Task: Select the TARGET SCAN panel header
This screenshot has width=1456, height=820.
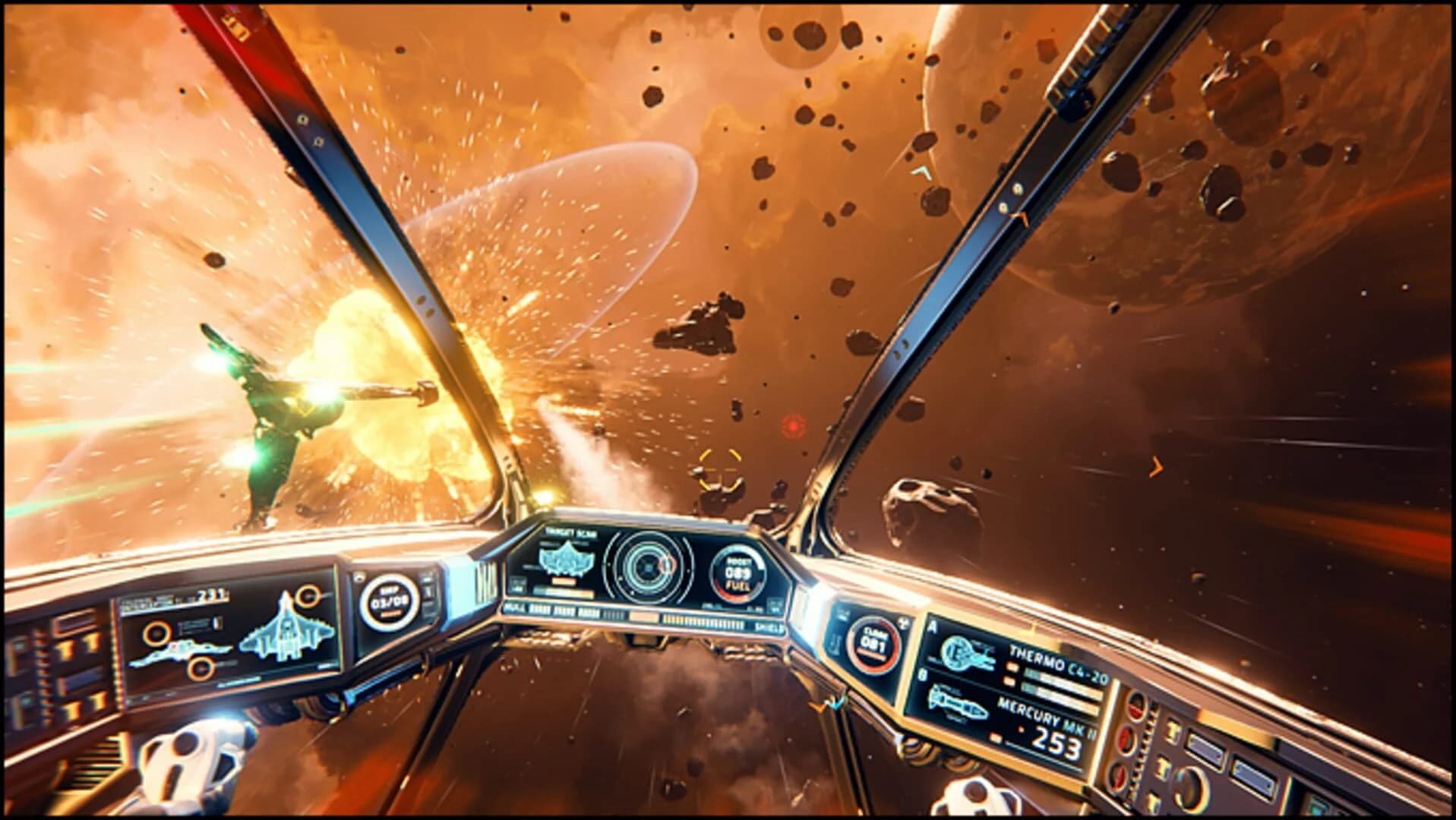Action: (570, 532)
